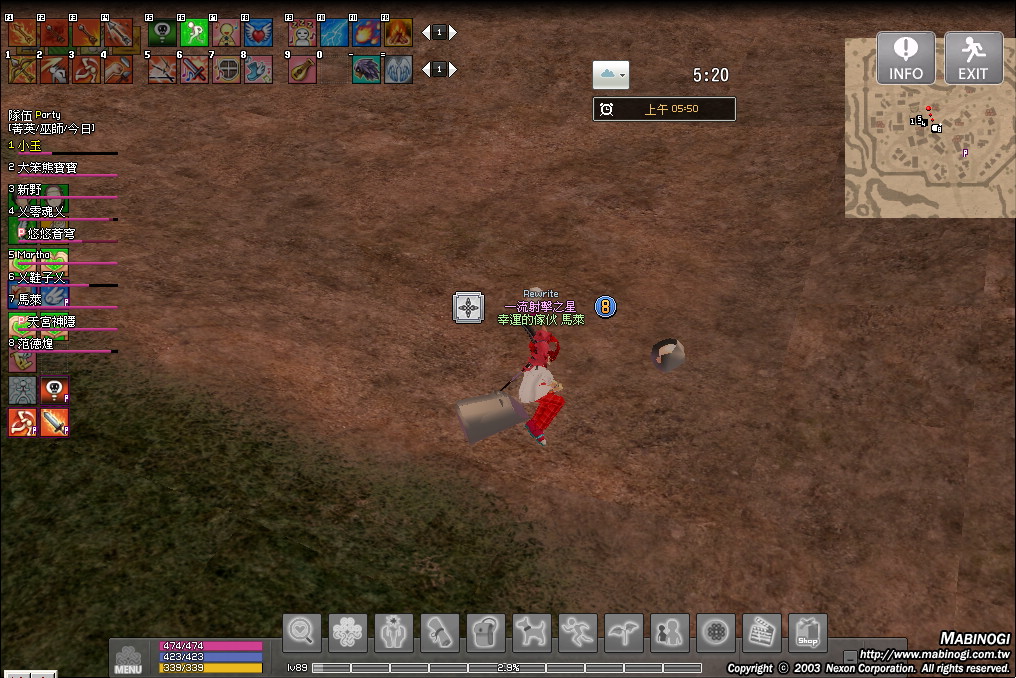This screenshot has width=1016, height=678.
Task: Click the alarm clock time bar
Action: click(664, 109)
